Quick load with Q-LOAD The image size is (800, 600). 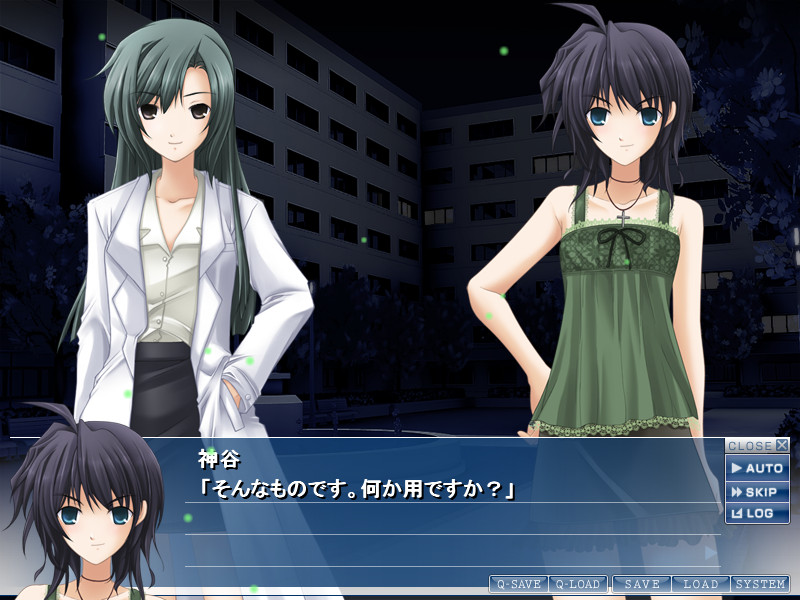tap(578, 584)
